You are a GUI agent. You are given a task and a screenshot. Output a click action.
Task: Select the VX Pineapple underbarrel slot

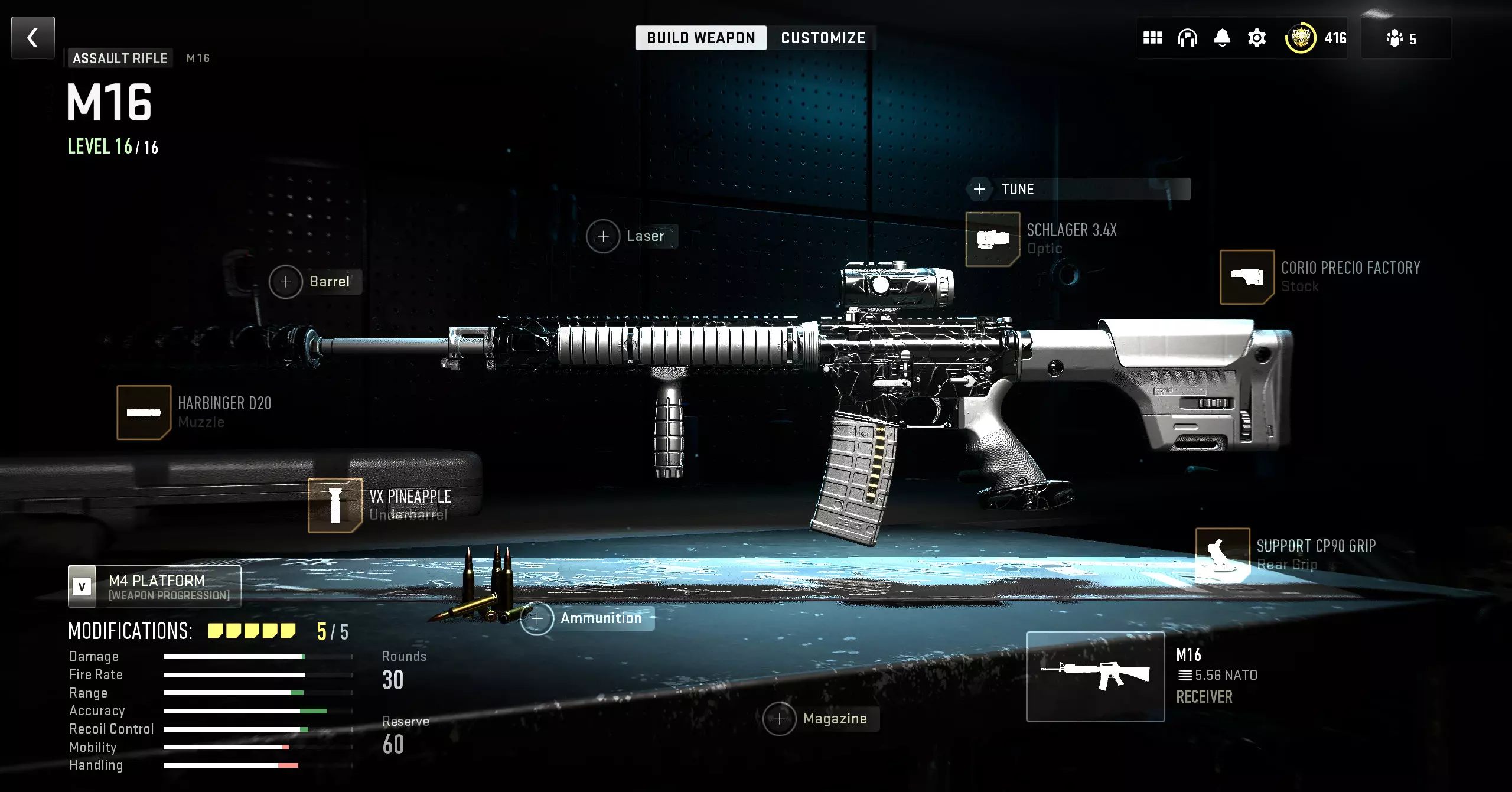[x=335, y=505]
